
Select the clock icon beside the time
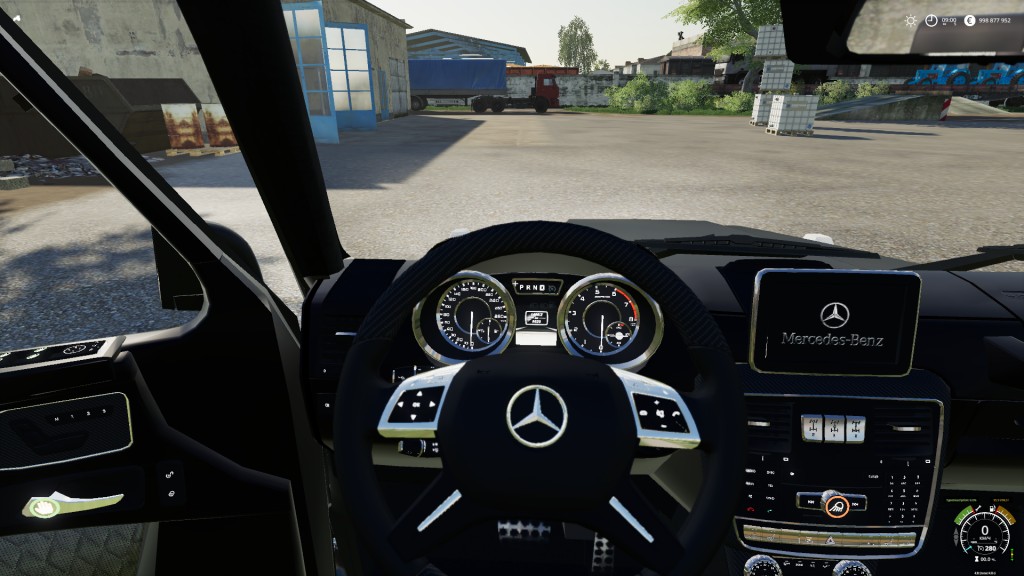[931, 20]
